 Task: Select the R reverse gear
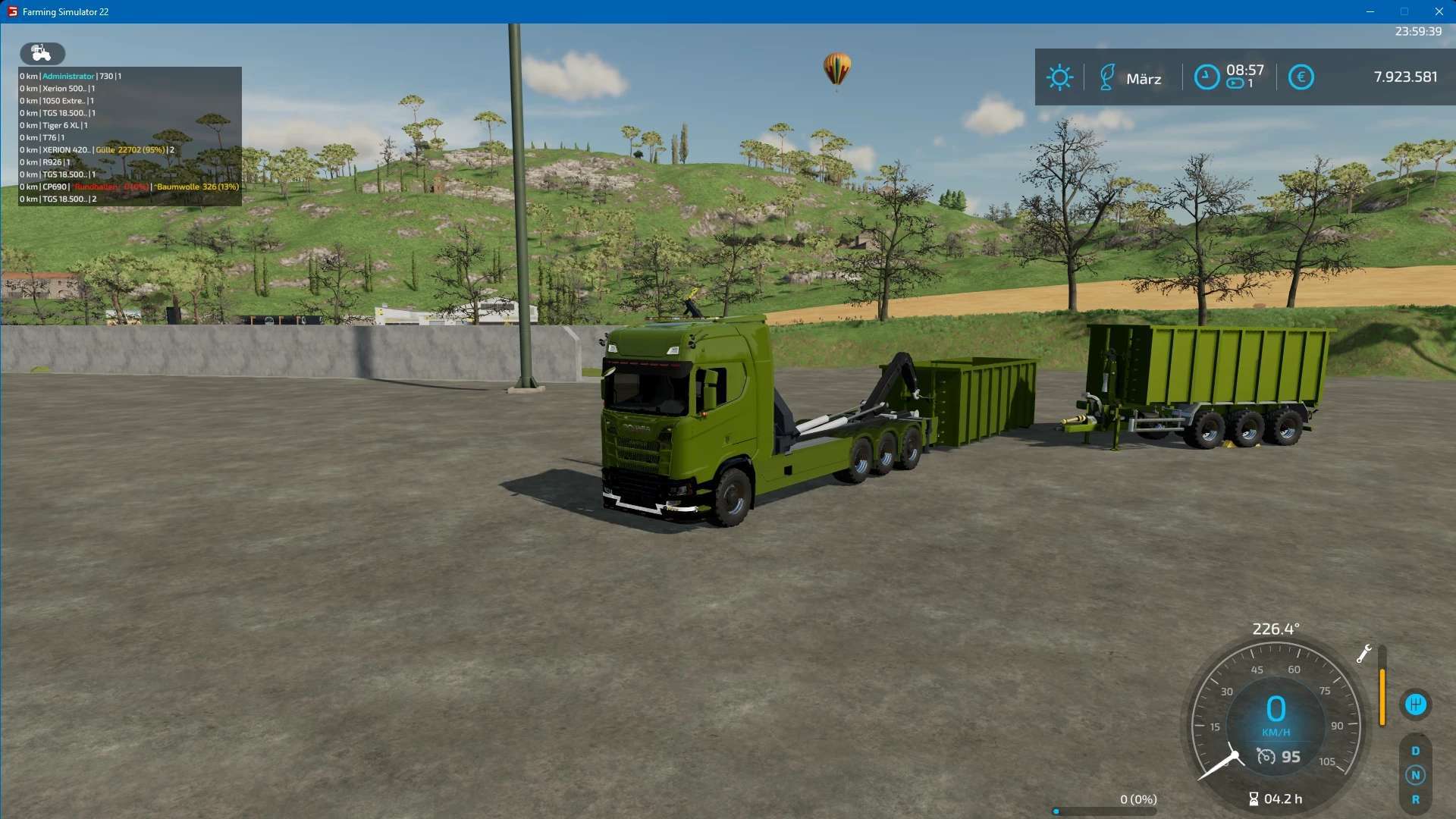click(x=1415, y=799)
